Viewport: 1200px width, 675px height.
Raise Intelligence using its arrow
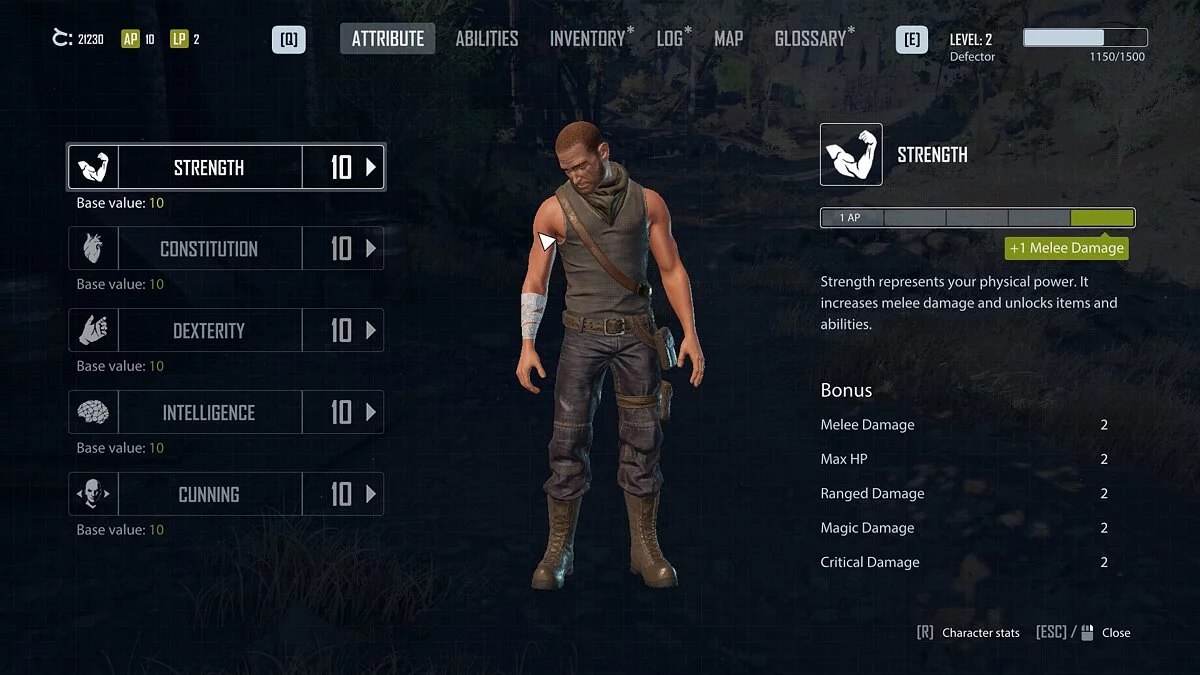point(371,413)
